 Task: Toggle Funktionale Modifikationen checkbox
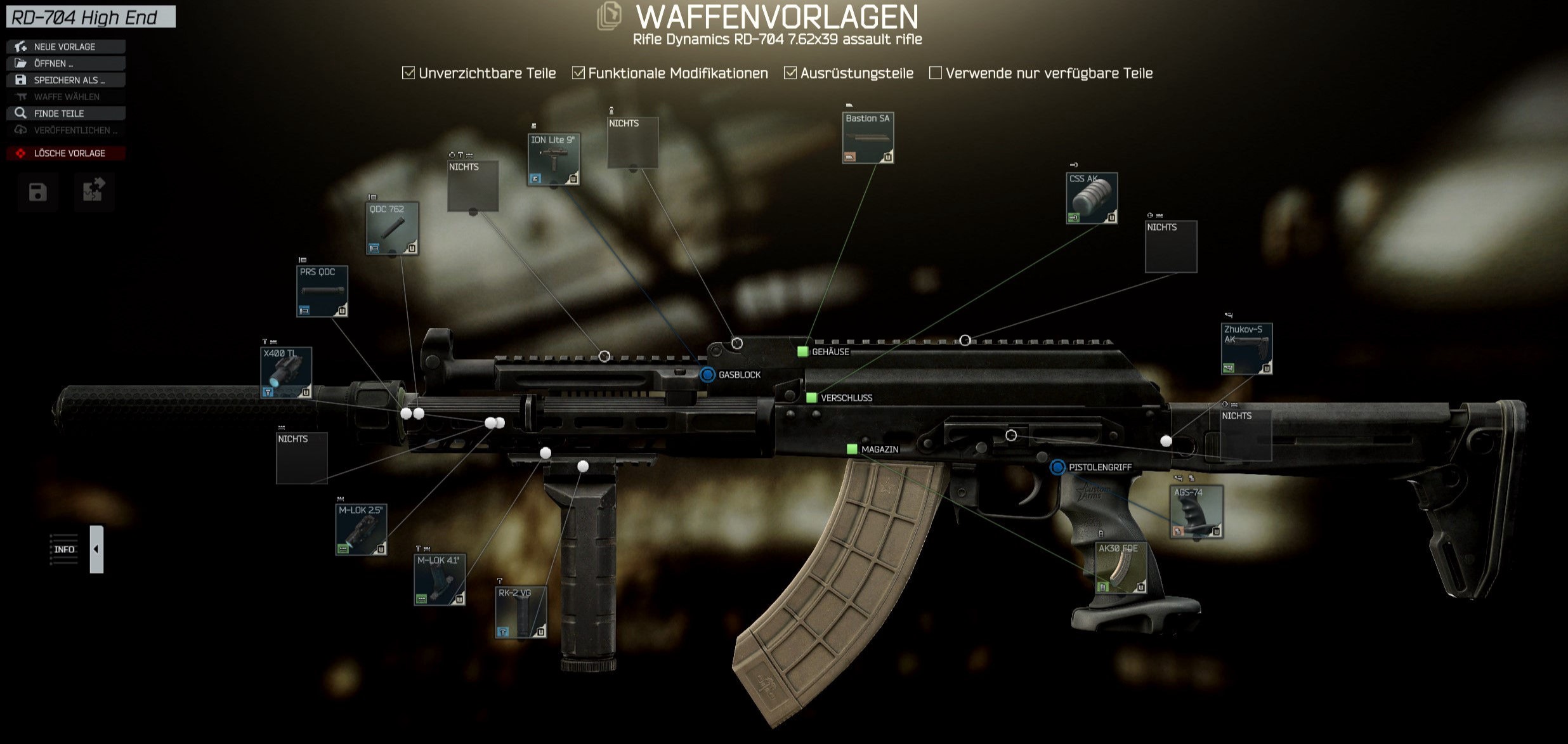[x=578, y=73]
